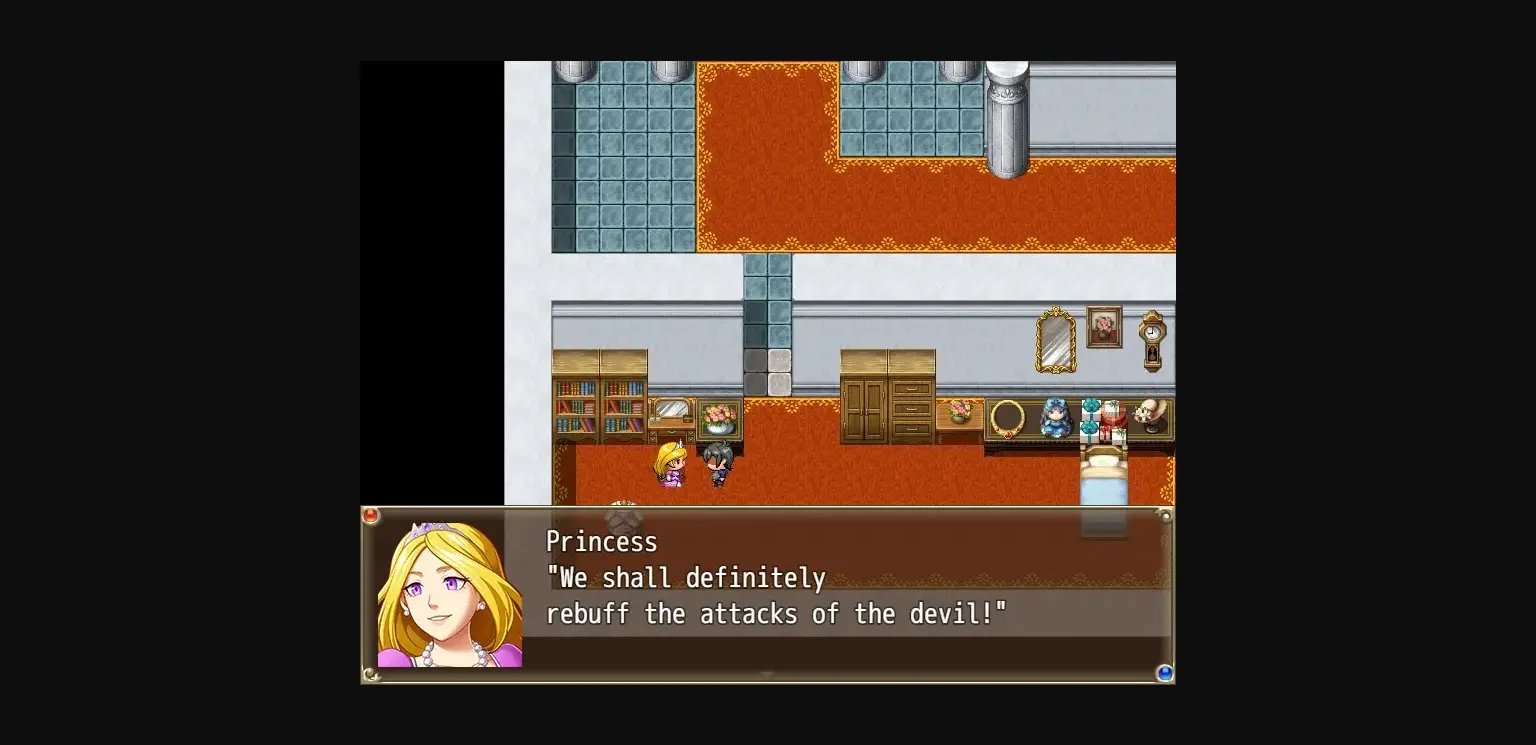The image size is (1536, 745).
Task: Click the vanity mirror on the left dresser
Action: click(672, 409)
